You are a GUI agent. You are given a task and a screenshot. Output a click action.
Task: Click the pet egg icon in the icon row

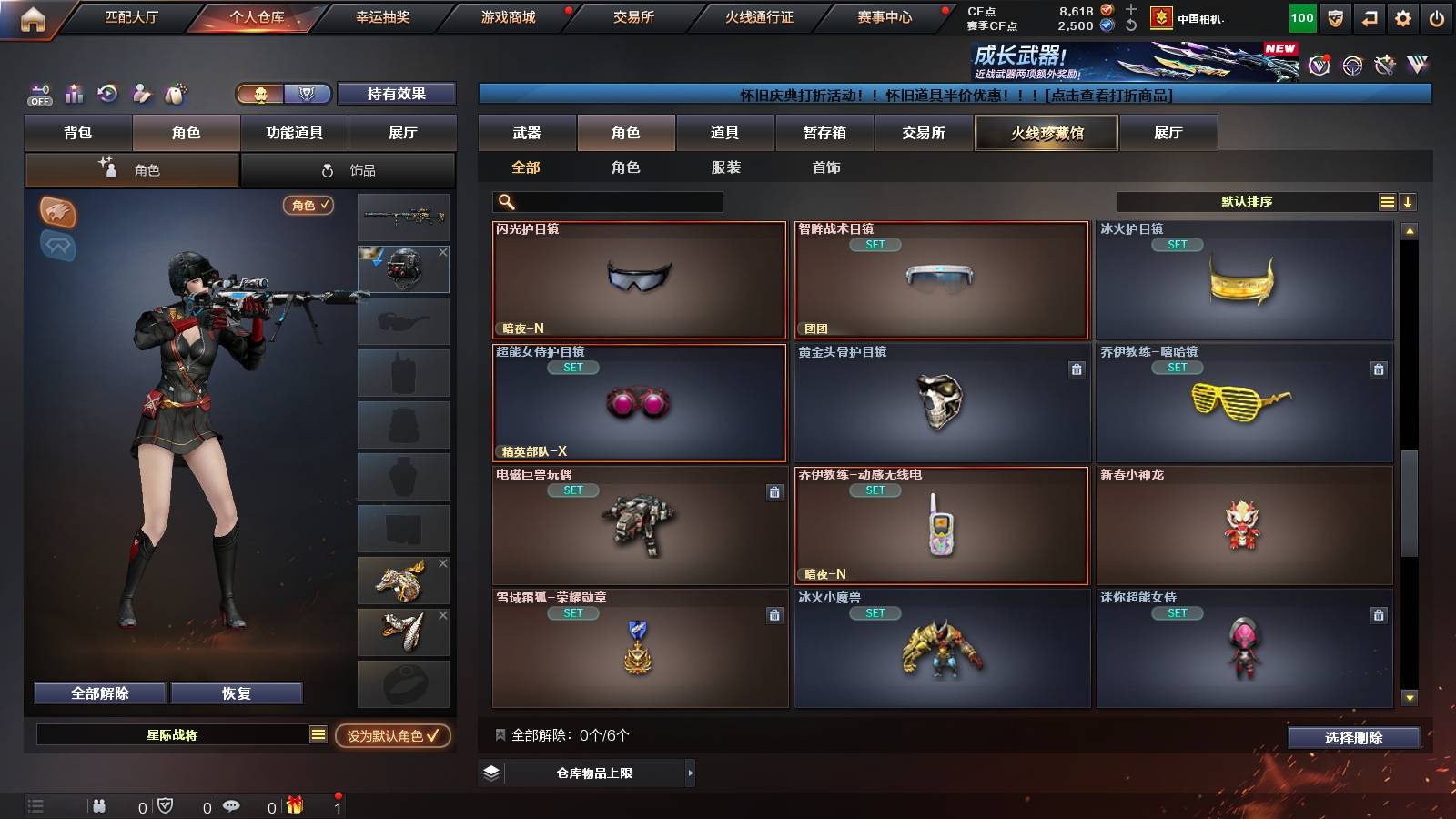click(174, 94)
